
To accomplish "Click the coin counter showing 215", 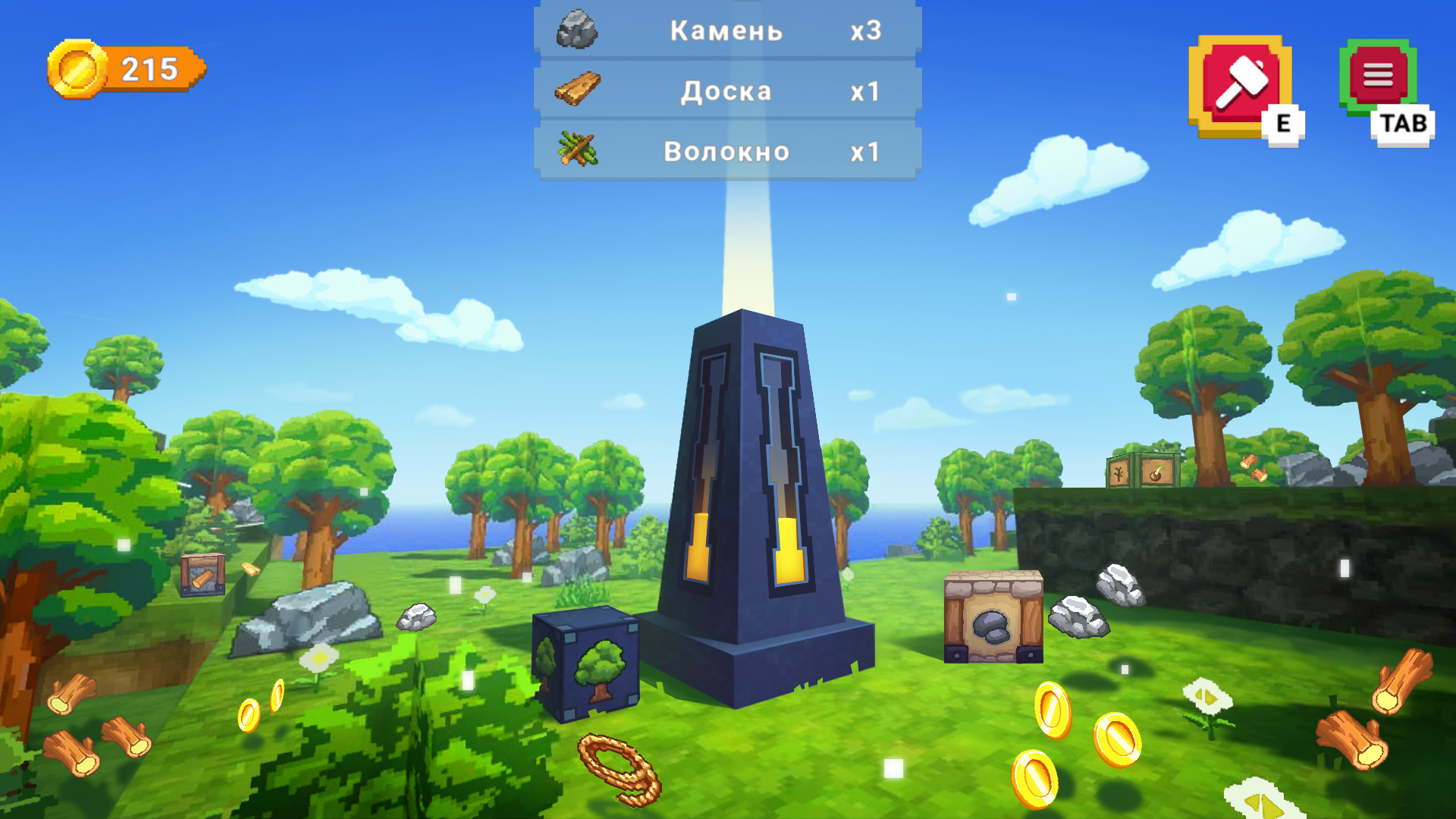I will coord(148,70).
